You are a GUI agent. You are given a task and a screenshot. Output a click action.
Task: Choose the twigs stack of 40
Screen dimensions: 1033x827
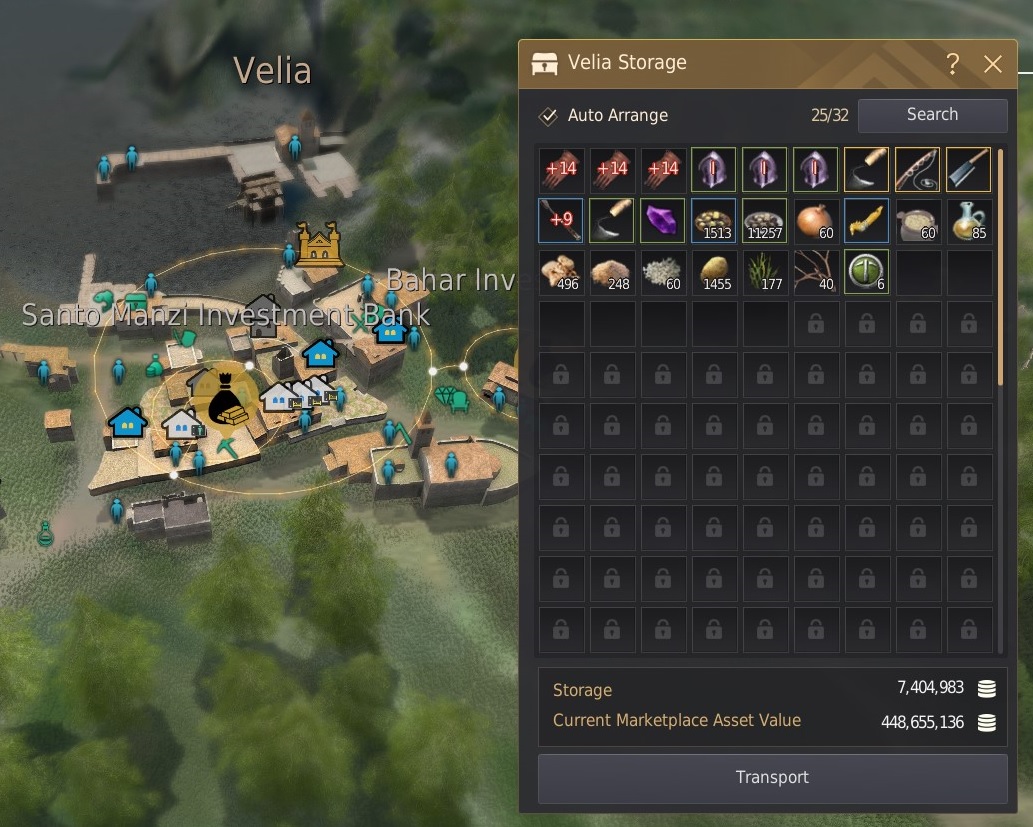point(815,272)
